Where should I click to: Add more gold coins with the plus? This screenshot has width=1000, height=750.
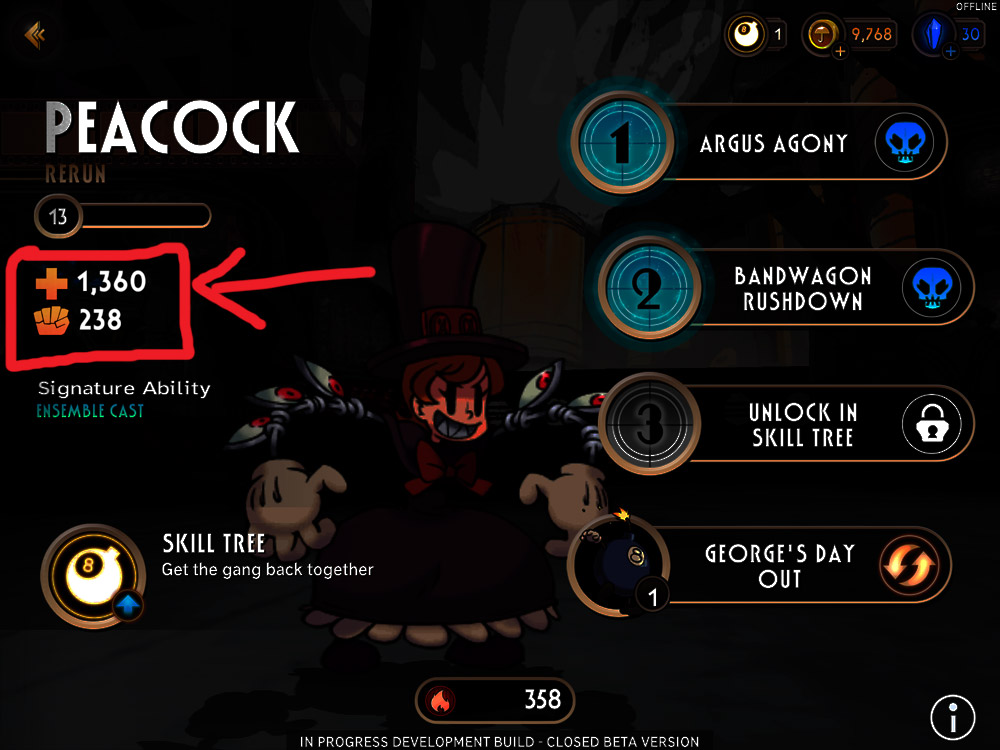(x=840, y=52)
